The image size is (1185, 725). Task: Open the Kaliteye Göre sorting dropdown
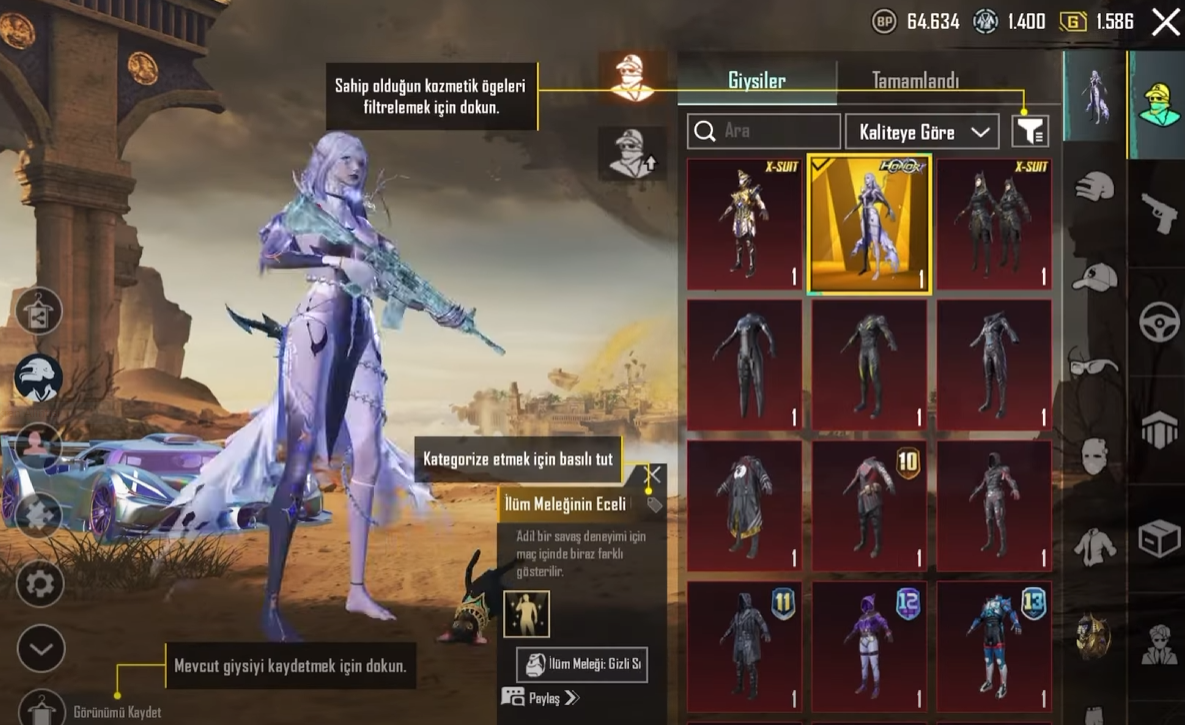coord(921,132)
